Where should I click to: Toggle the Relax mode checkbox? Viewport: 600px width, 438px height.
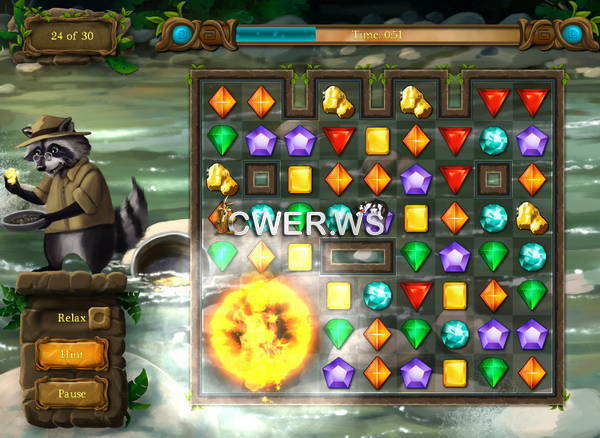click(x=98, y=318)
